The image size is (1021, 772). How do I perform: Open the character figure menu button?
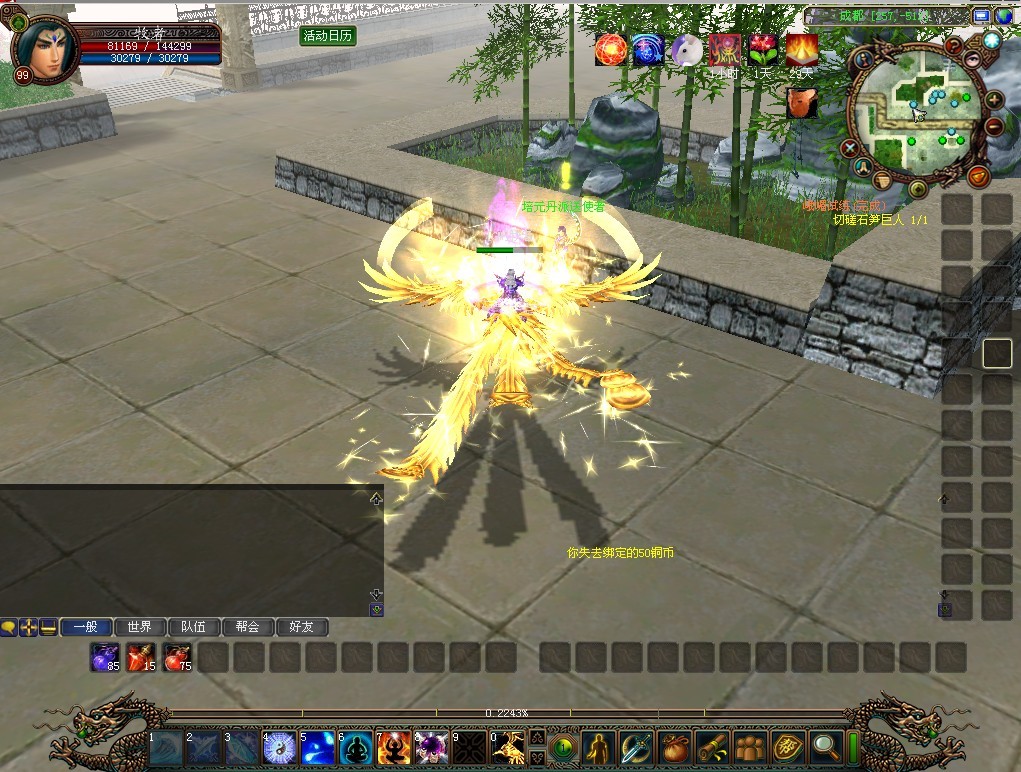[x=599, y=746]
